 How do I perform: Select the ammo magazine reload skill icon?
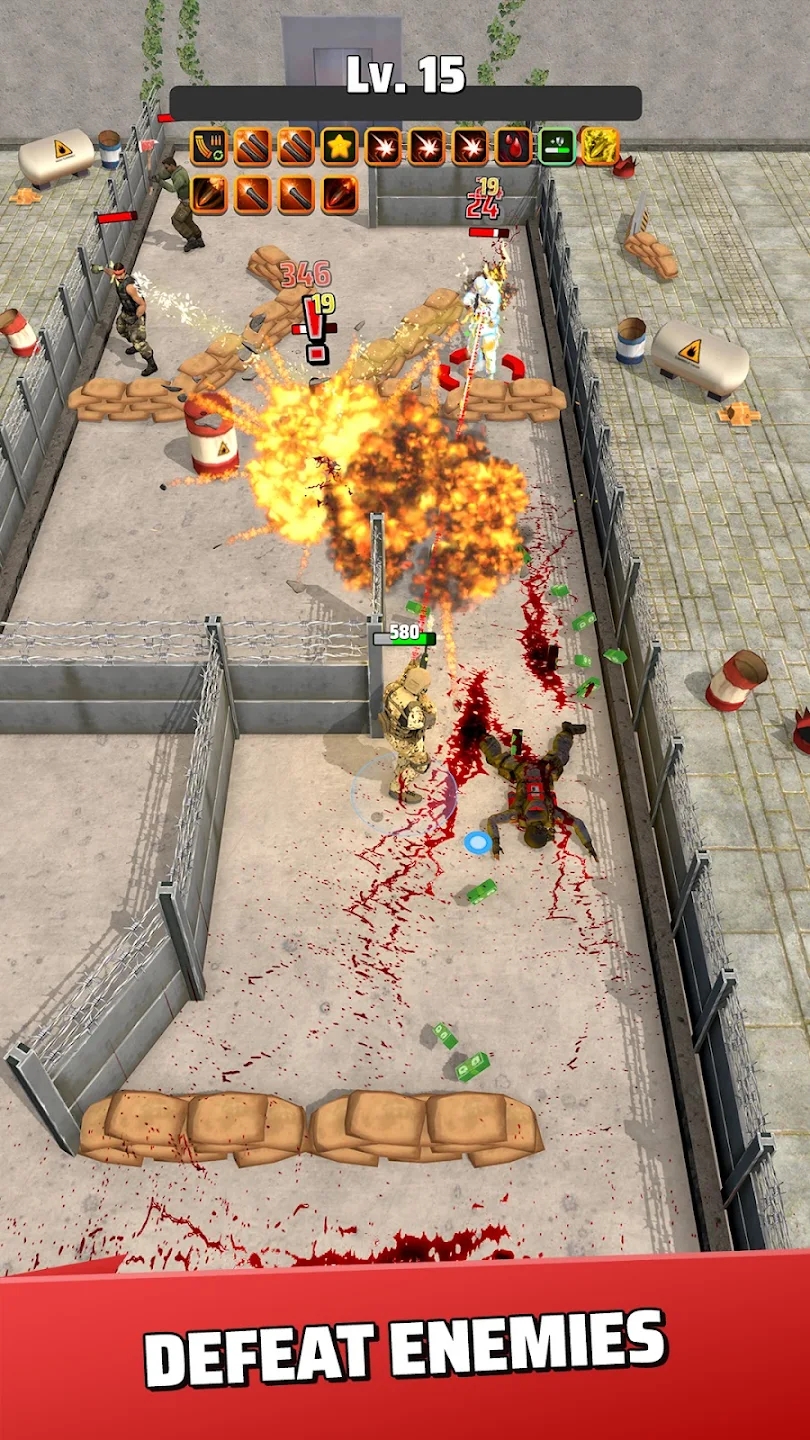tap(208, 147)
